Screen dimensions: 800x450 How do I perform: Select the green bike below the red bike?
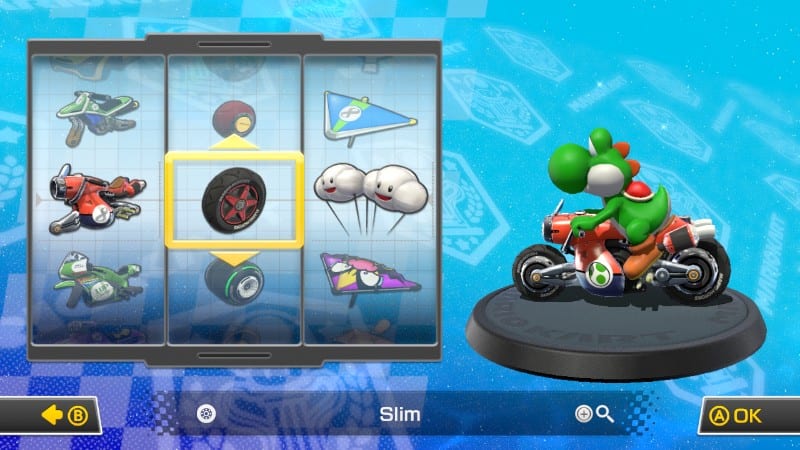[x=98, y=278]
